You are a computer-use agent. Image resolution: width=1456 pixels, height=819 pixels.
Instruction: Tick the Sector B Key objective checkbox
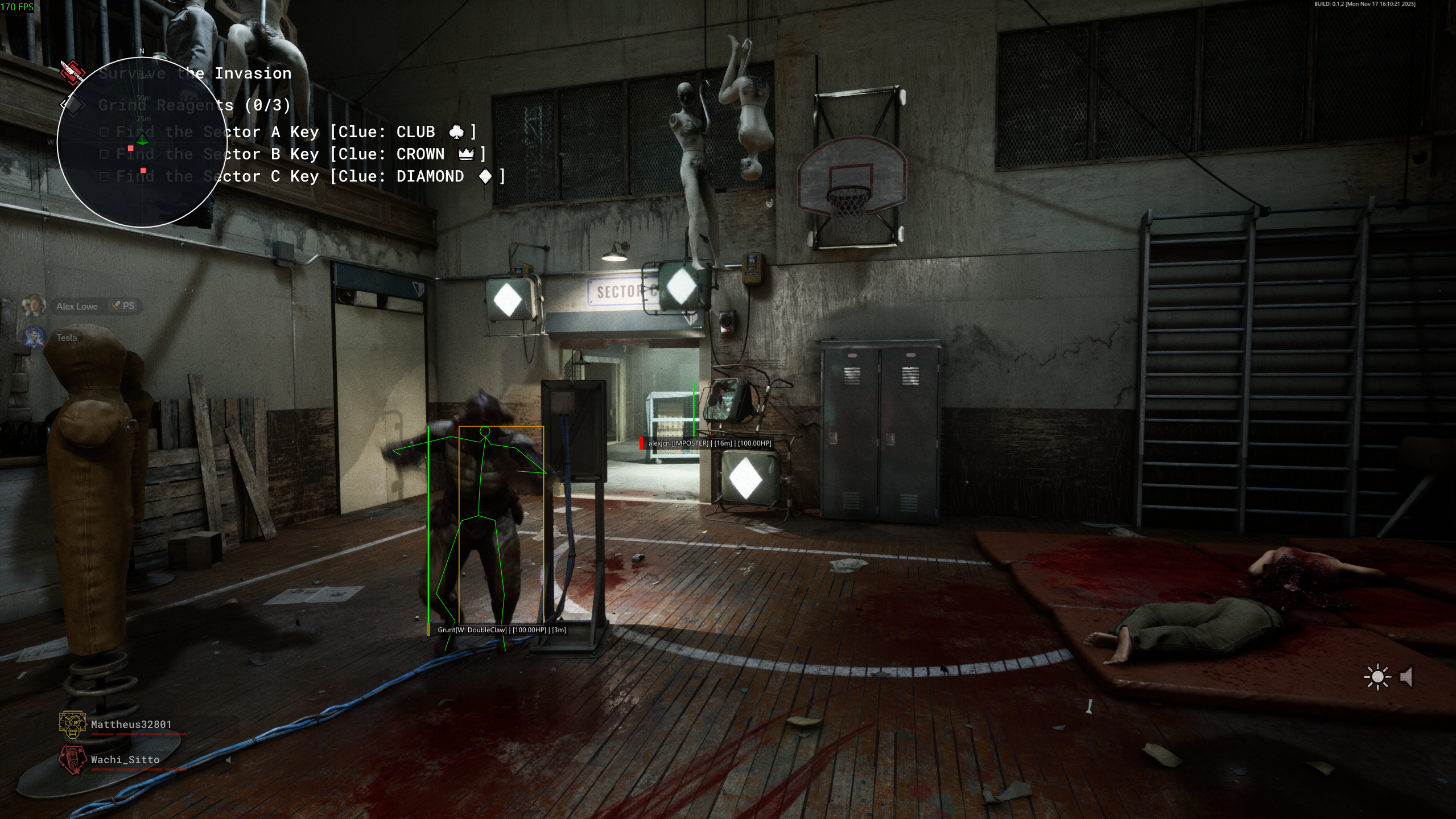(104, 154)
